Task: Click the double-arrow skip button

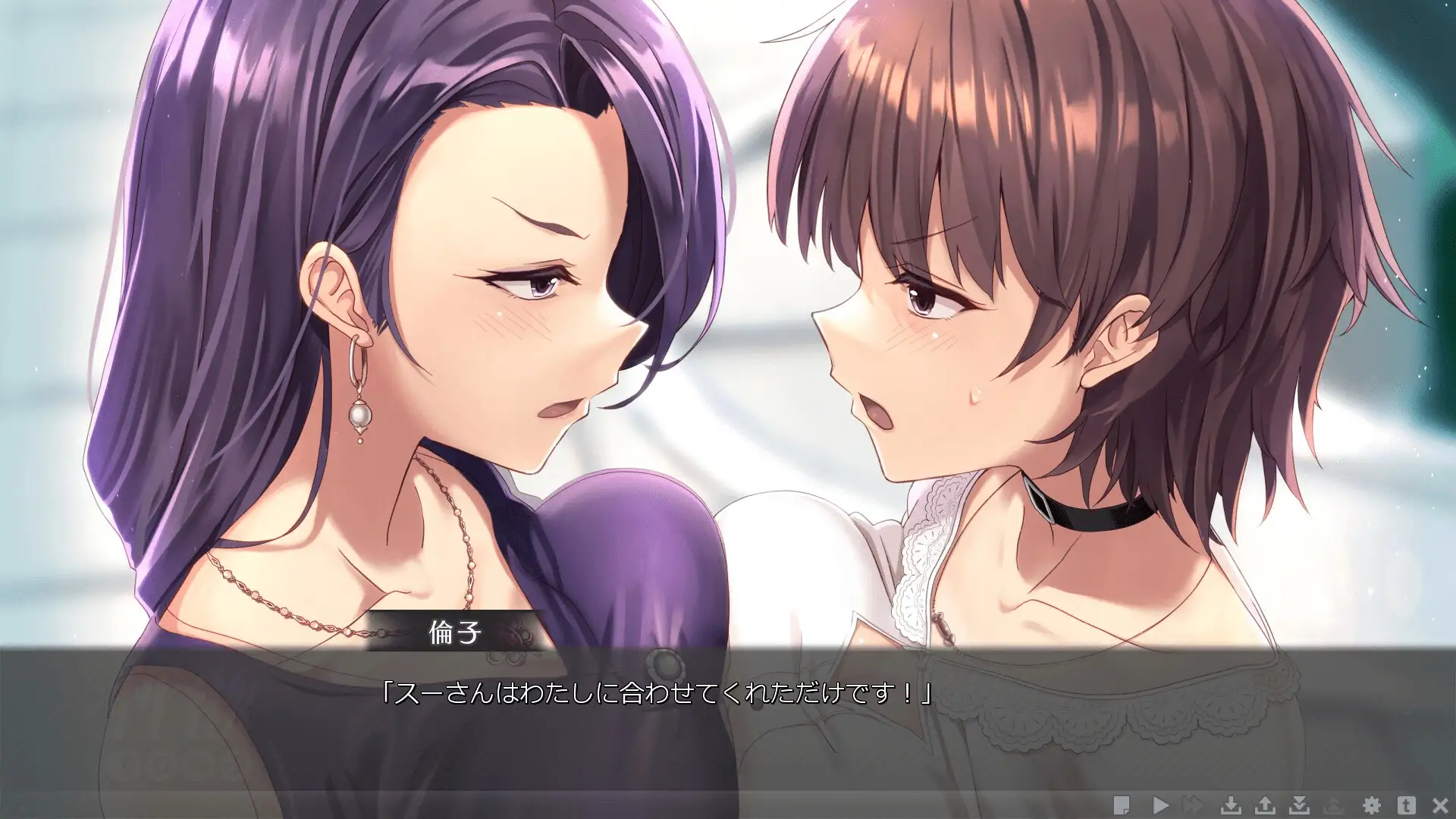Action: [1193, 805]
